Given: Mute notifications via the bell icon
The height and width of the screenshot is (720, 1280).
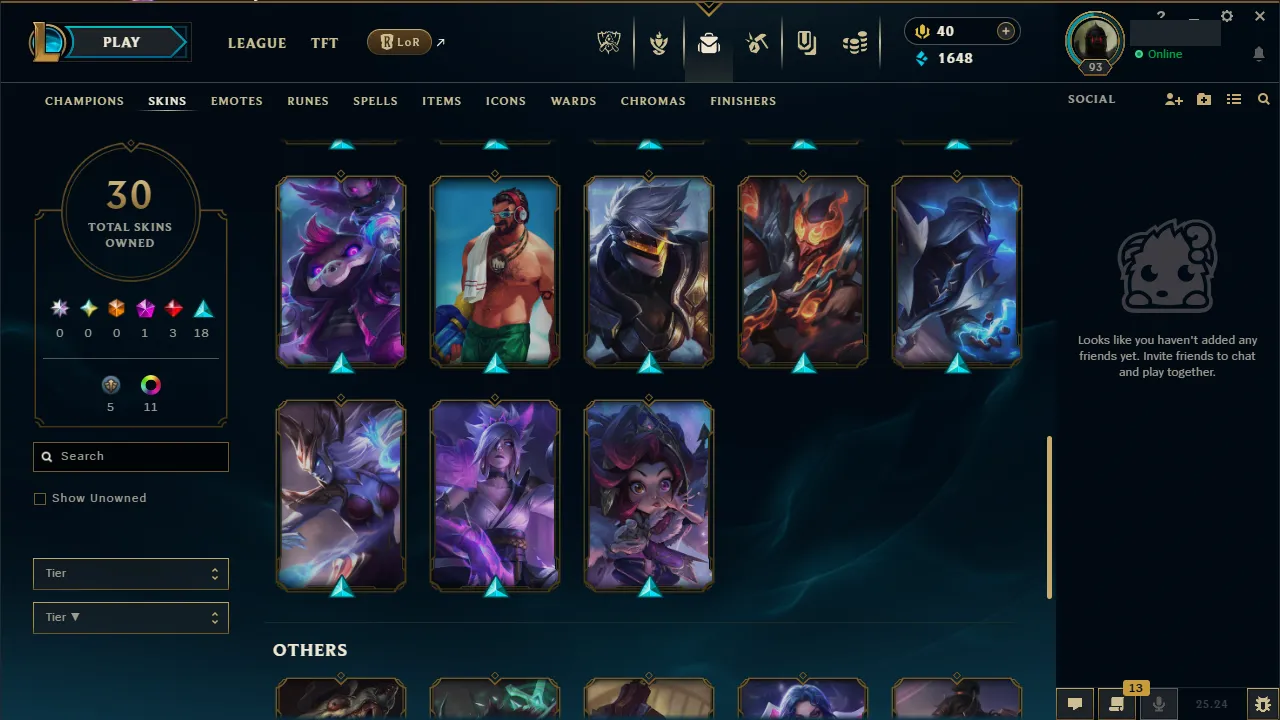Looking at the screenshot, I should point(1259,54).
